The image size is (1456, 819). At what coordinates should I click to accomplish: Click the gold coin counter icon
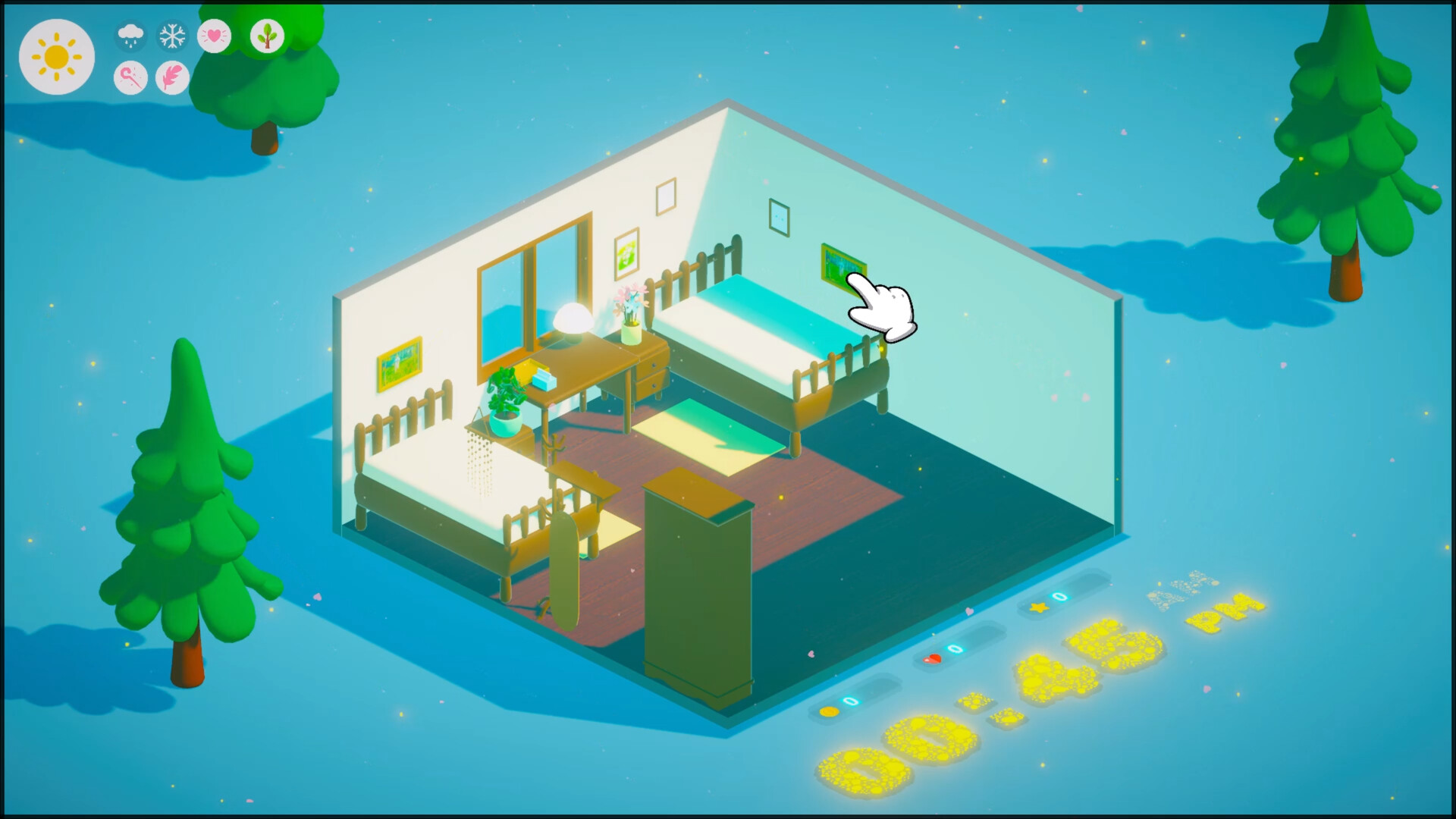tap(829, 711)
